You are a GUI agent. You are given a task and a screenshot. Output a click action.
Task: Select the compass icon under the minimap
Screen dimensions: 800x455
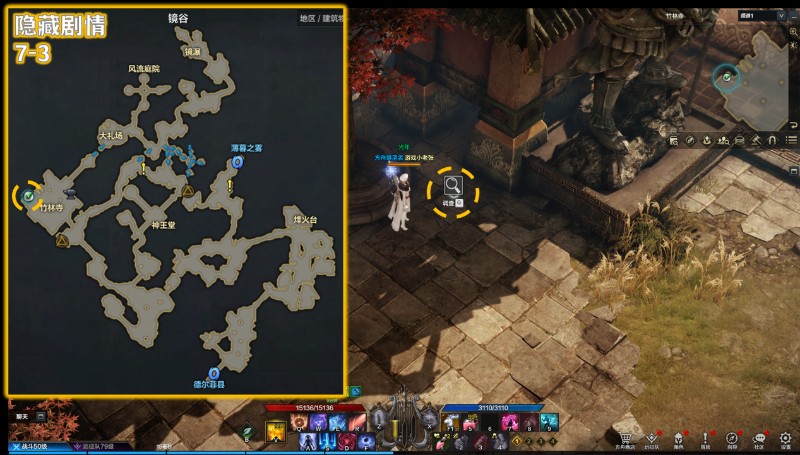690,141
